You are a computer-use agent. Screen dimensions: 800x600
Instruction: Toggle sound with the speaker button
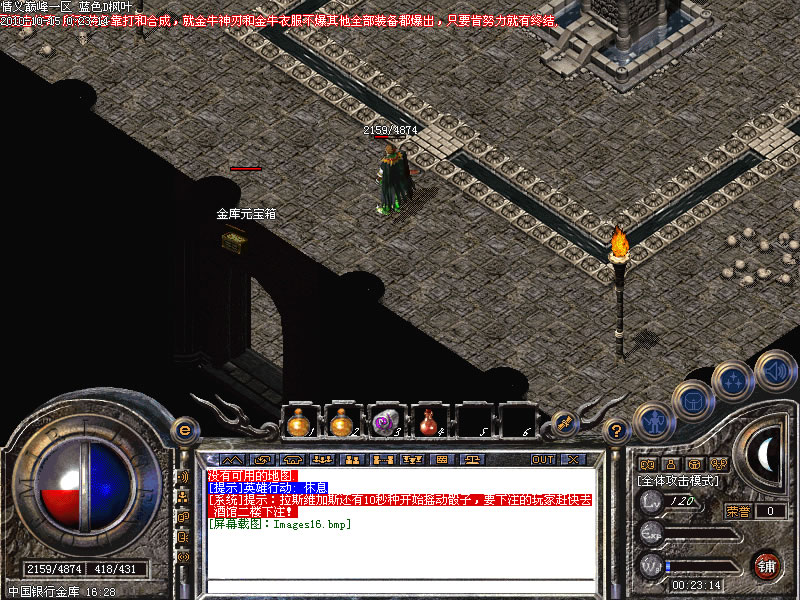(x=774, y=370)
